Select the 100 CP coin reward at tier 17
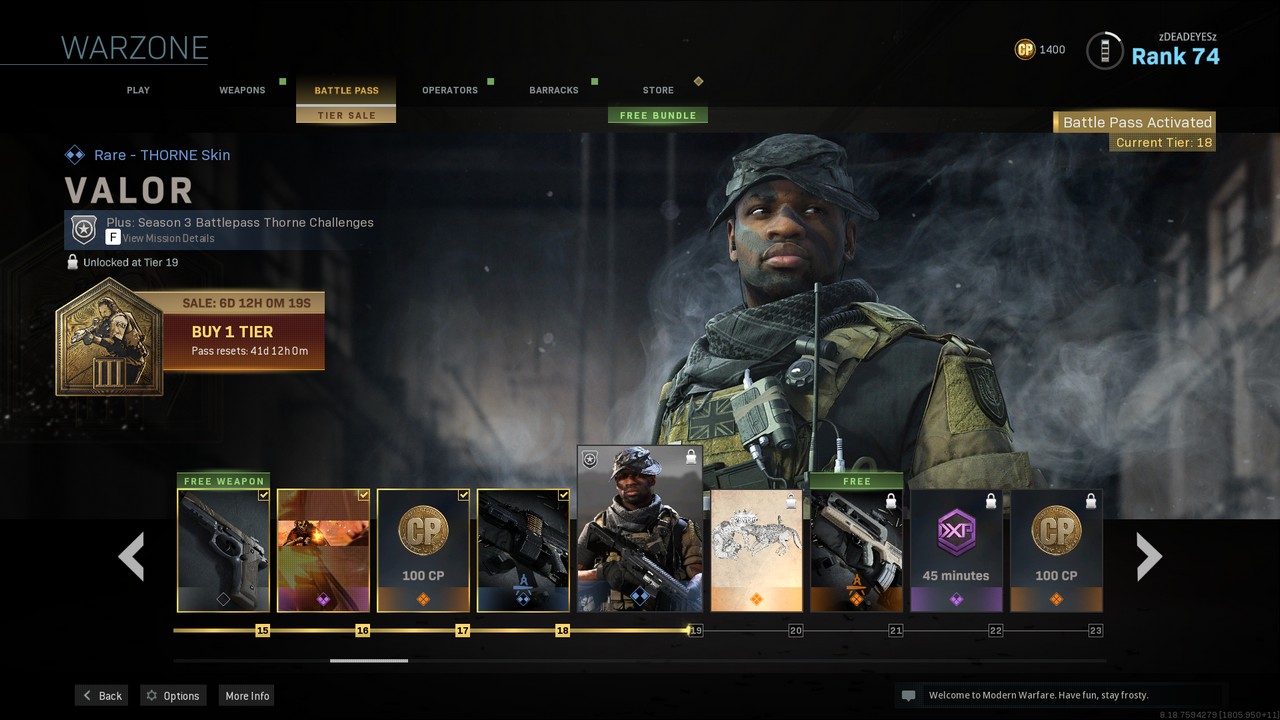The image size is (1280, 720). (x=422, y=550)
